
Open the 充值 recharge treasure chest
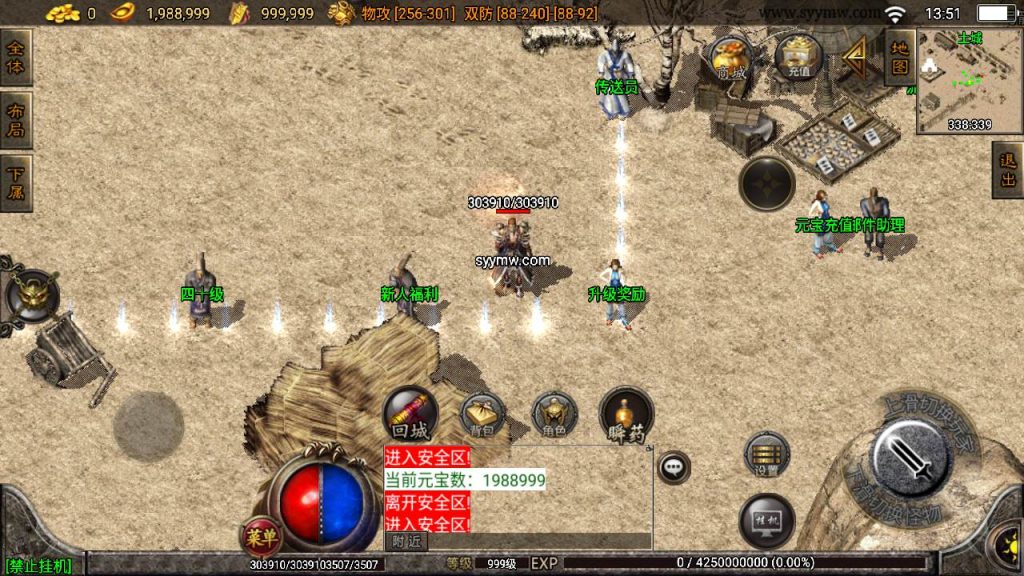point(798,57)
